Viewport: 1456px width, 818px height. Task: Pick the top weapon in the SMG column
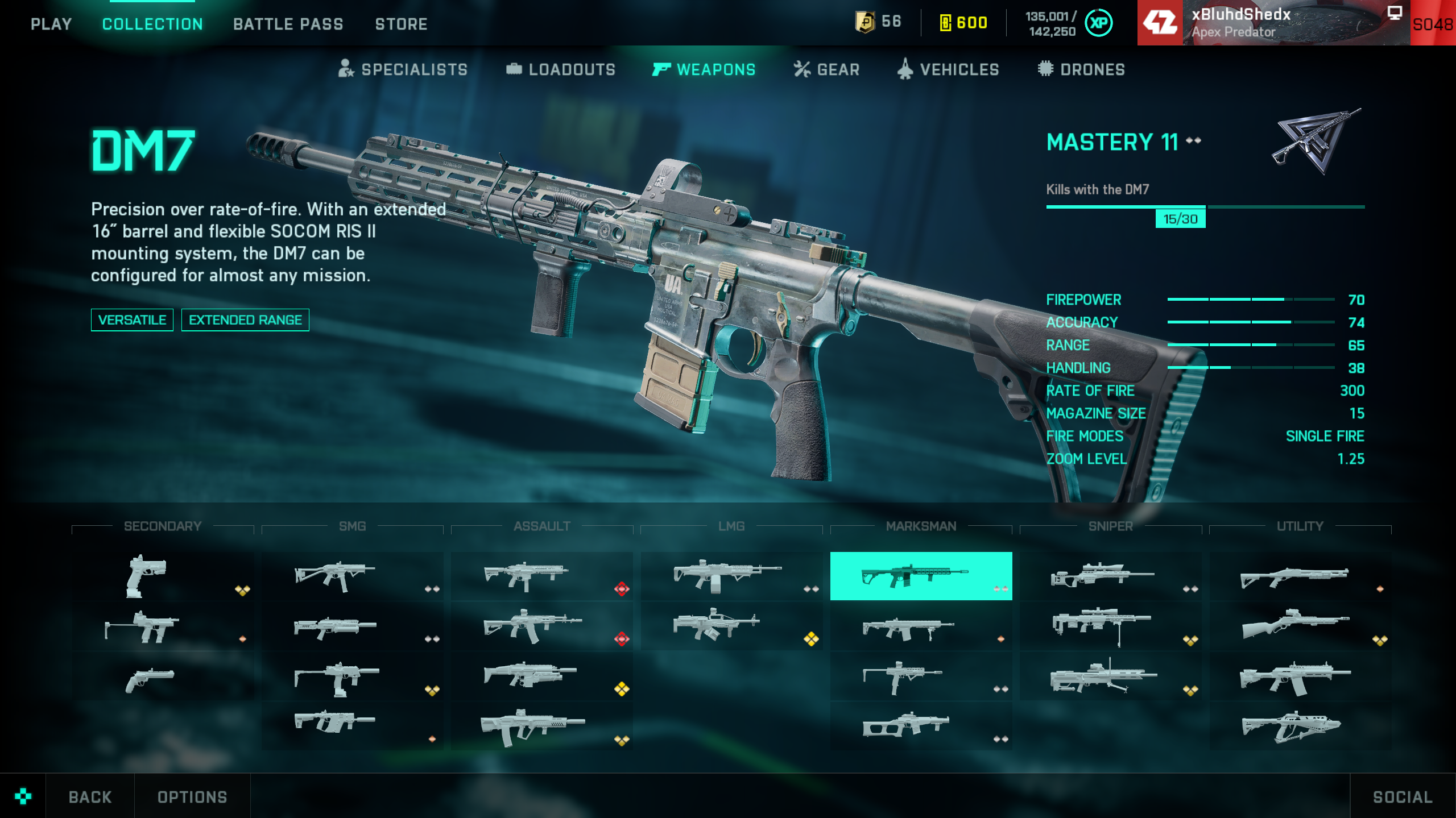[x=352, y=576]
